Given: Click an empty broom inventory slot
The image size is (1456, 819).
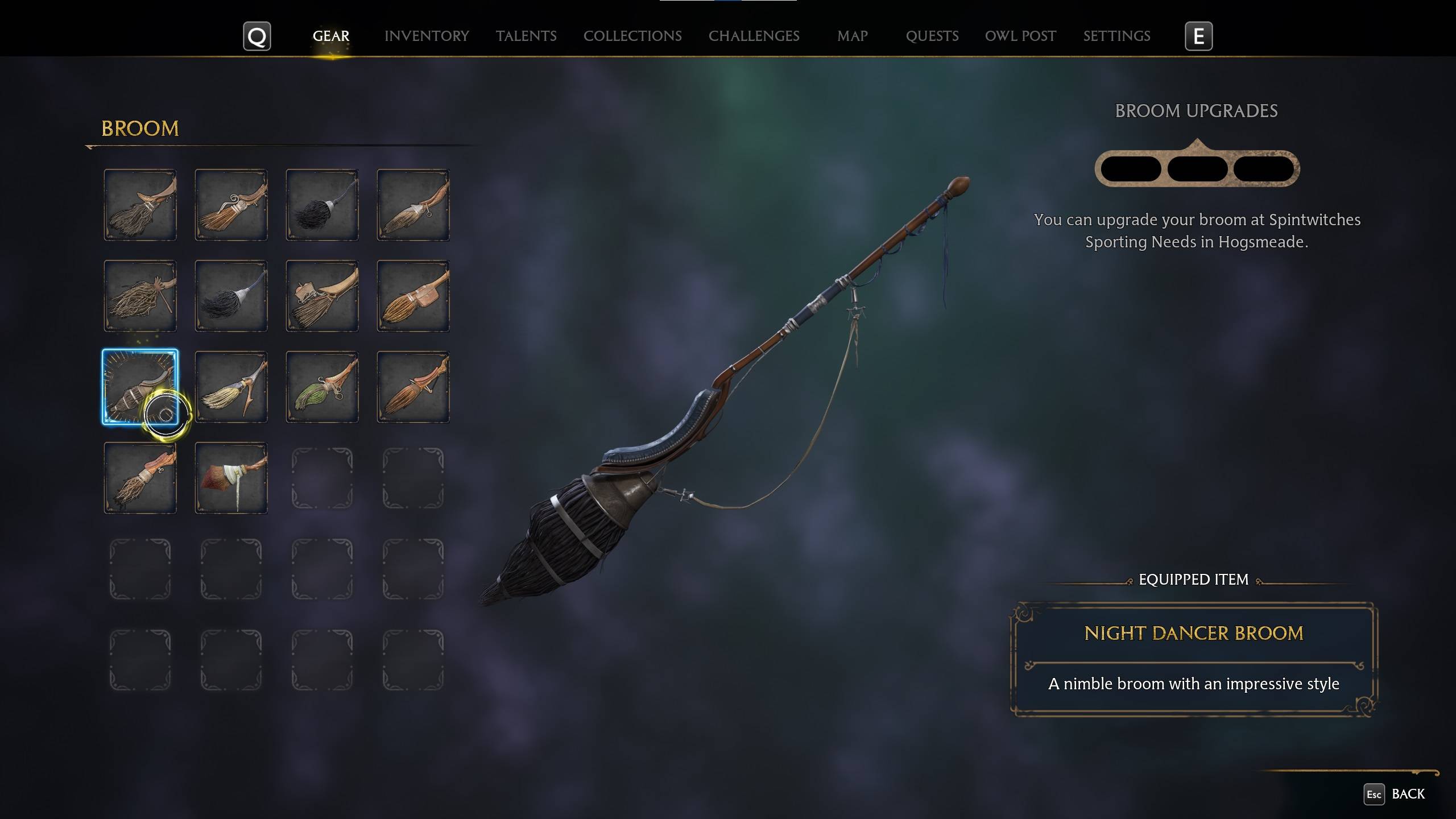Looking at the screenshot, I should [321, 478].
